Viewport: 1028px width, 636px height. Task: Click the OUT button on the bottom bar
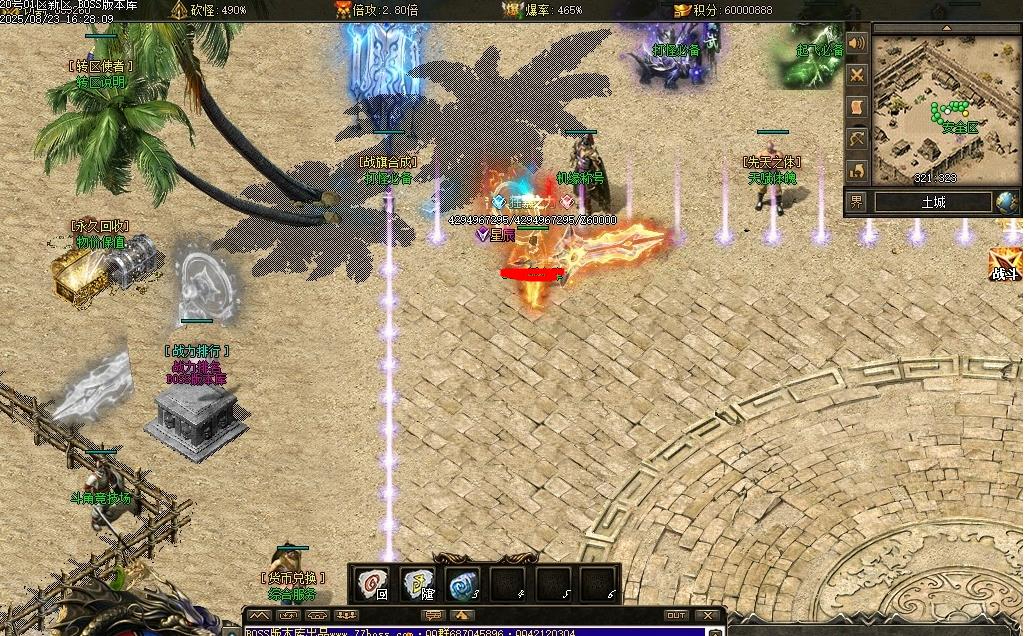point(676,615)
